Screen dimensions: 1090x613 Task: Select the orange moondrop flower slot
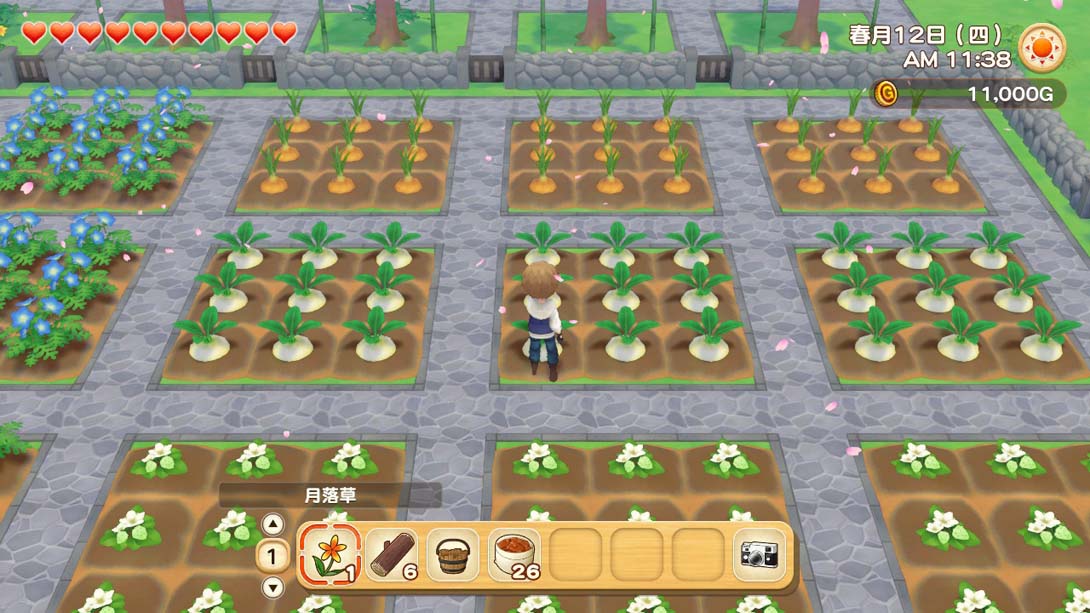pos(330,553)
